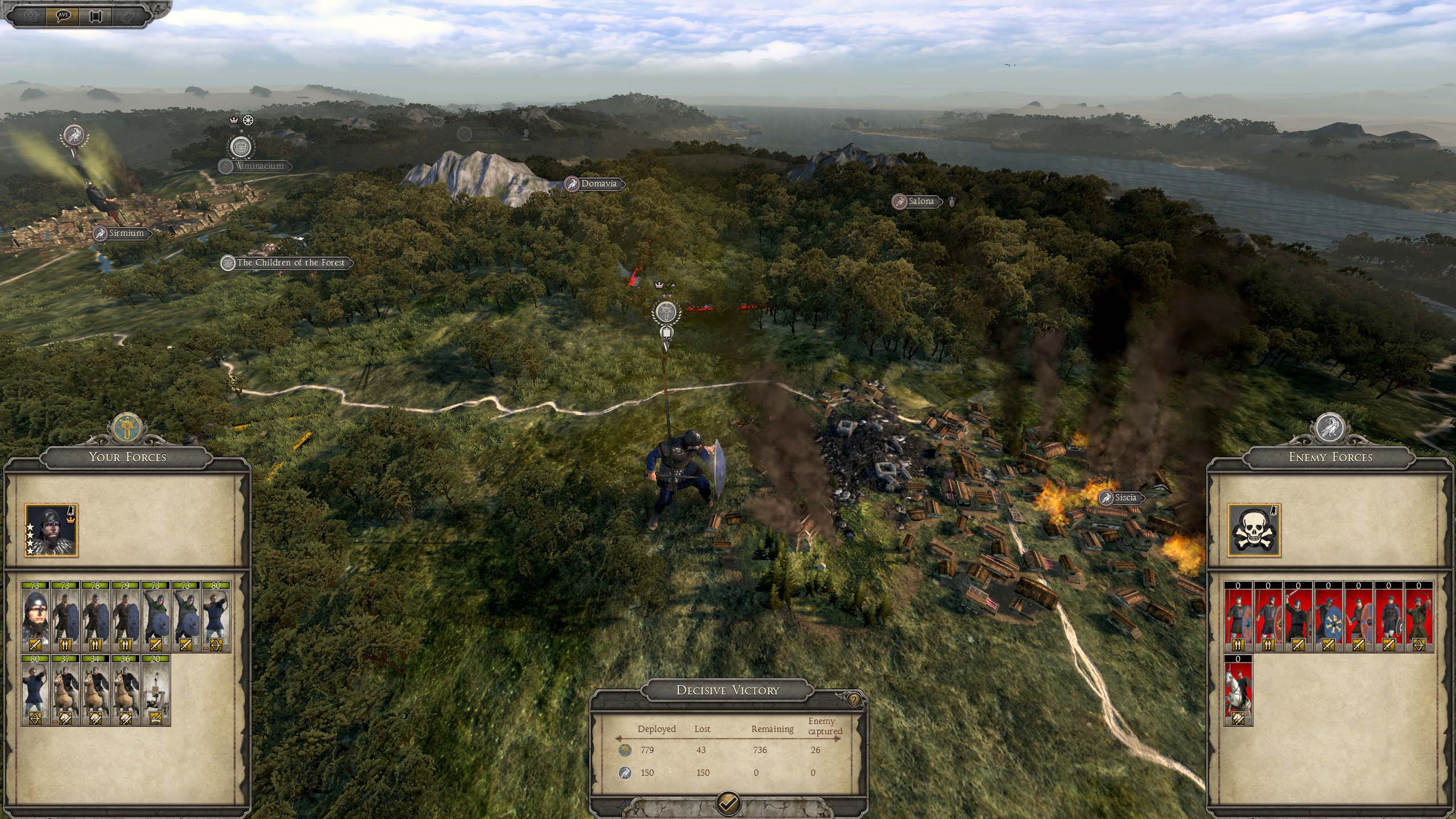This screenshot has height=819, width=1456.
Task: Open the scroll icon in the top toolbar
Action: point(96,15)
